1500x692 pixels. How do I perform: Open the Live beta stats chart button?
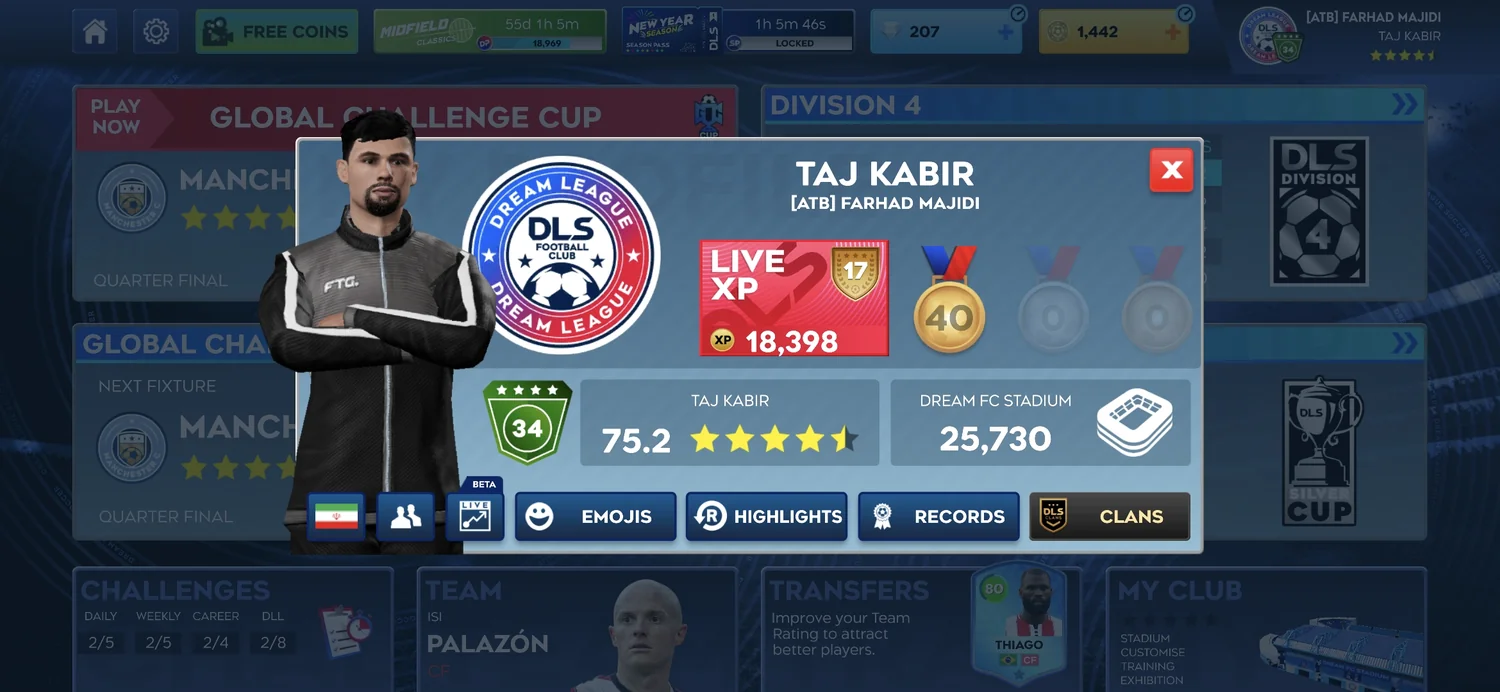(475, 517)
